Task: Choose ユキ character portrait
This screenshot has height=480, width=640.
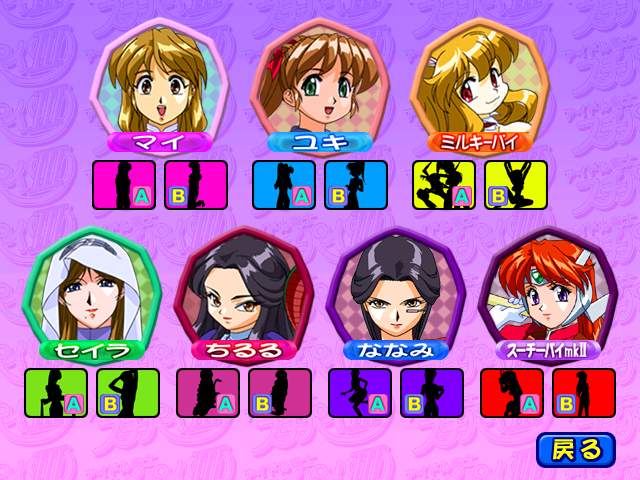Action: [314, 80]
